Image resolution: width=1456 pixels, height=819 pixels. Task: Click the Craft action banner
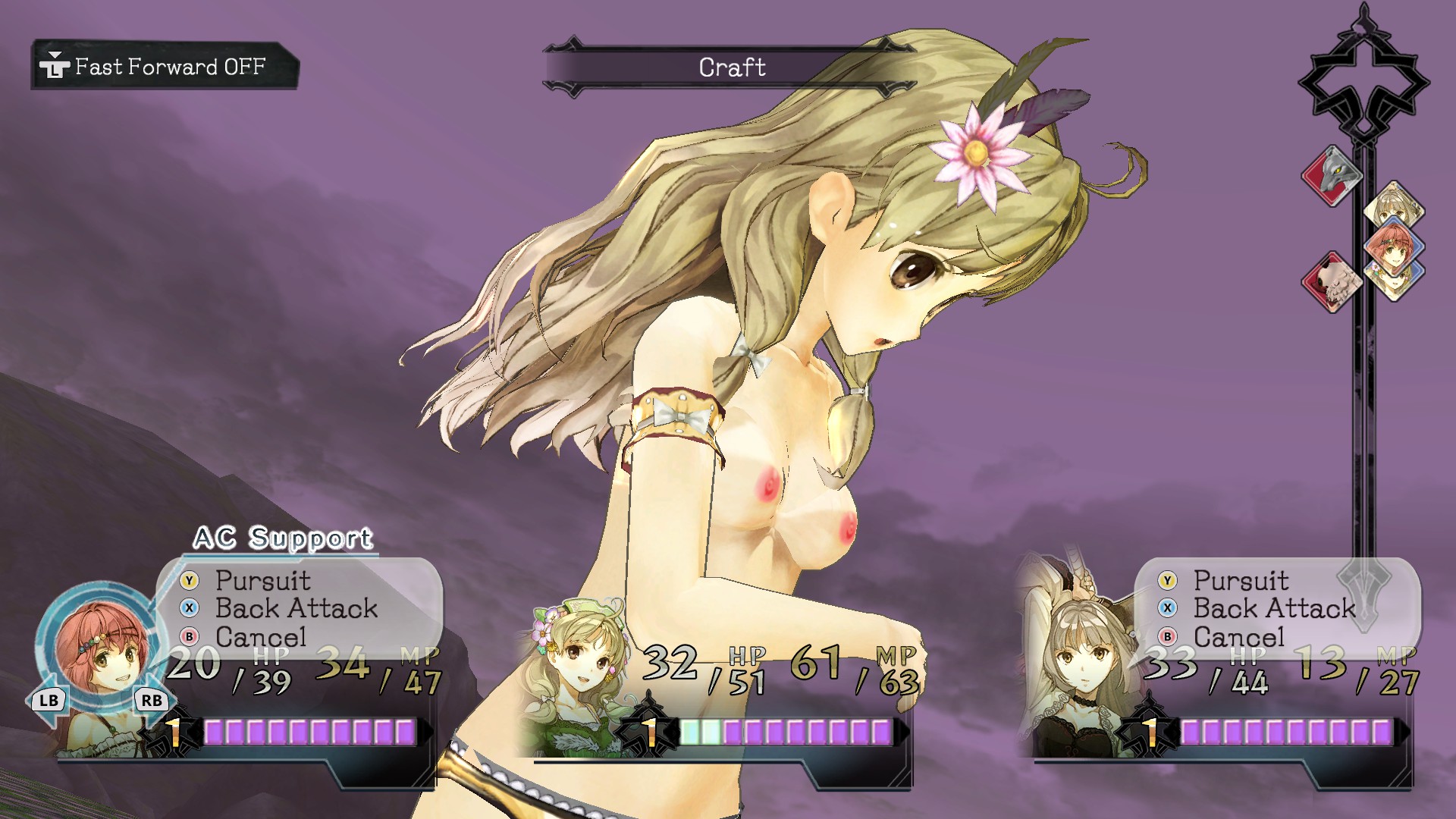tap(731, 67)
